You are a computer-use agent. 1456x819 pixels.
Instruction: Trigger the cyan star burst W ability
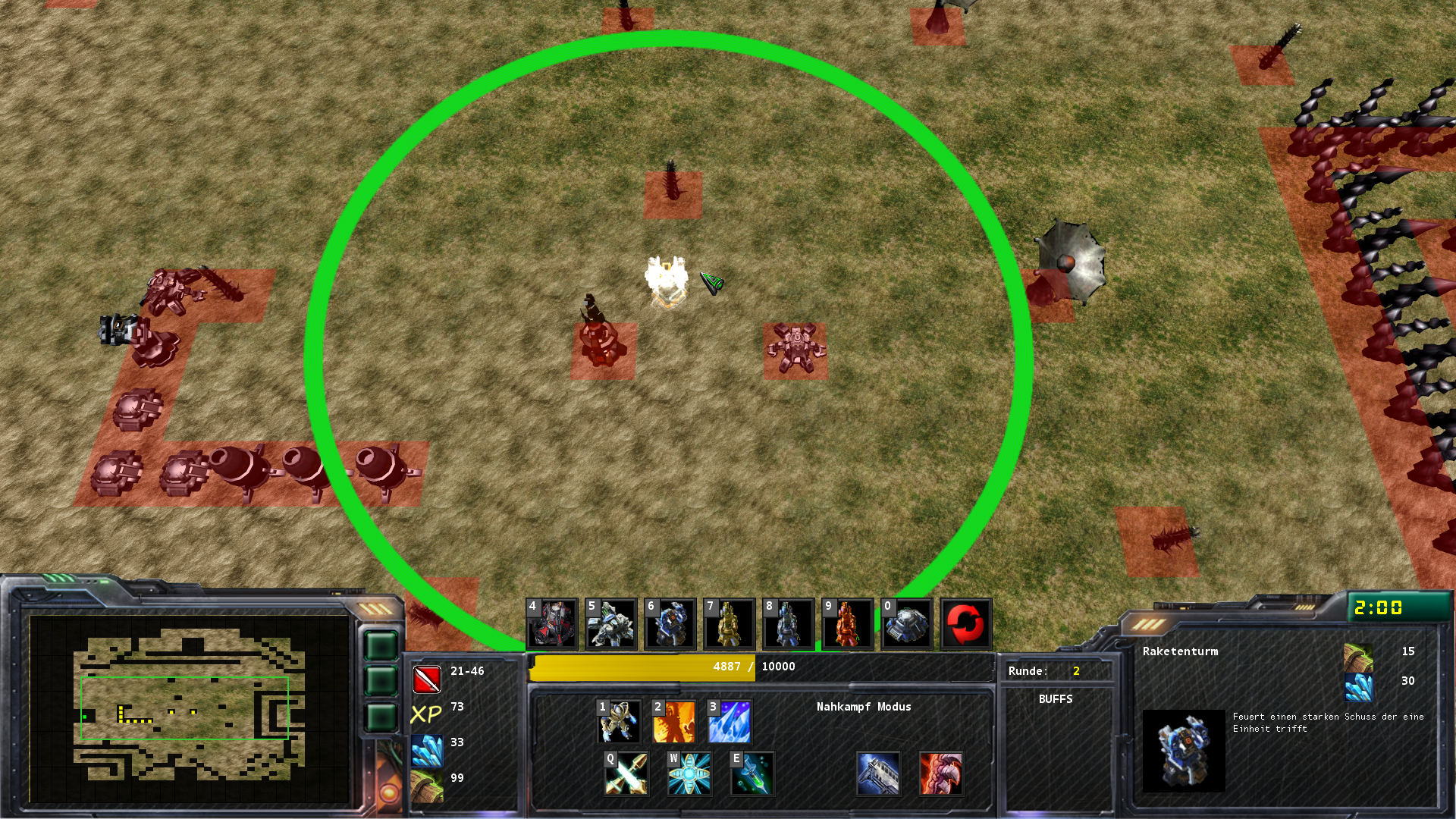[689, 773]
